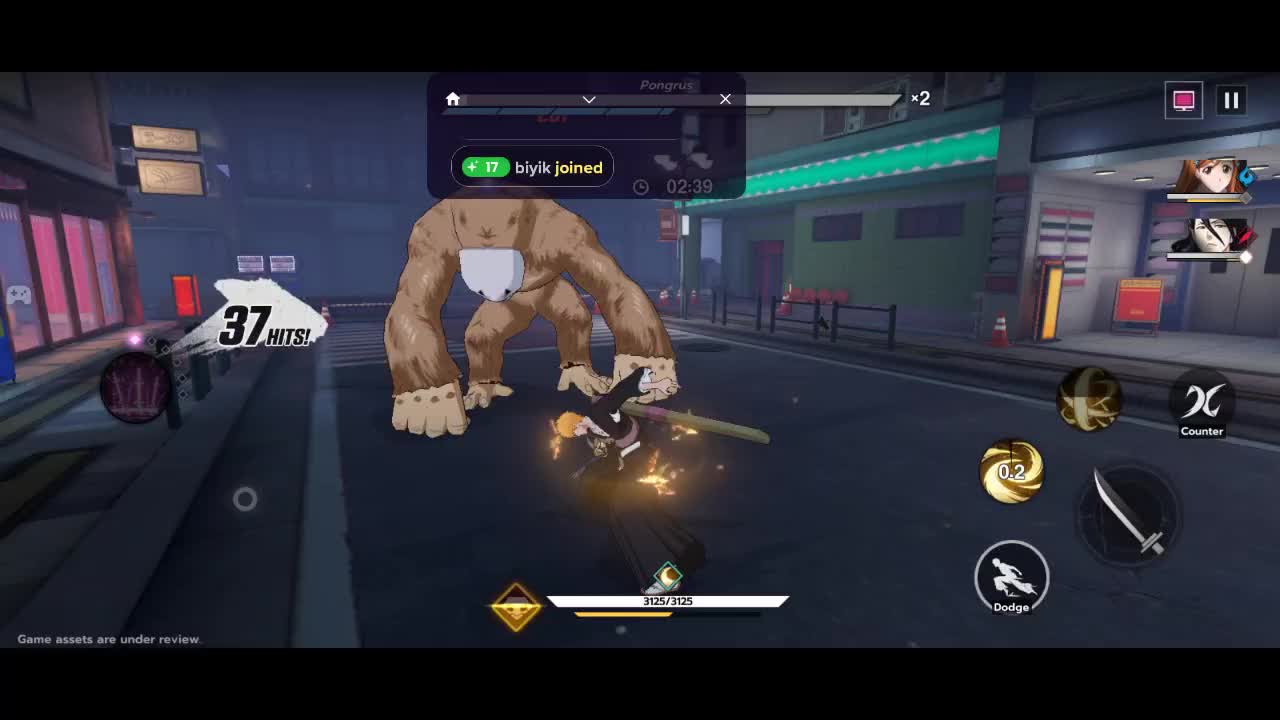Viewport: 1280px width, 720px height.
Task: Pause the battle
Action: [x=1231, y=100]
